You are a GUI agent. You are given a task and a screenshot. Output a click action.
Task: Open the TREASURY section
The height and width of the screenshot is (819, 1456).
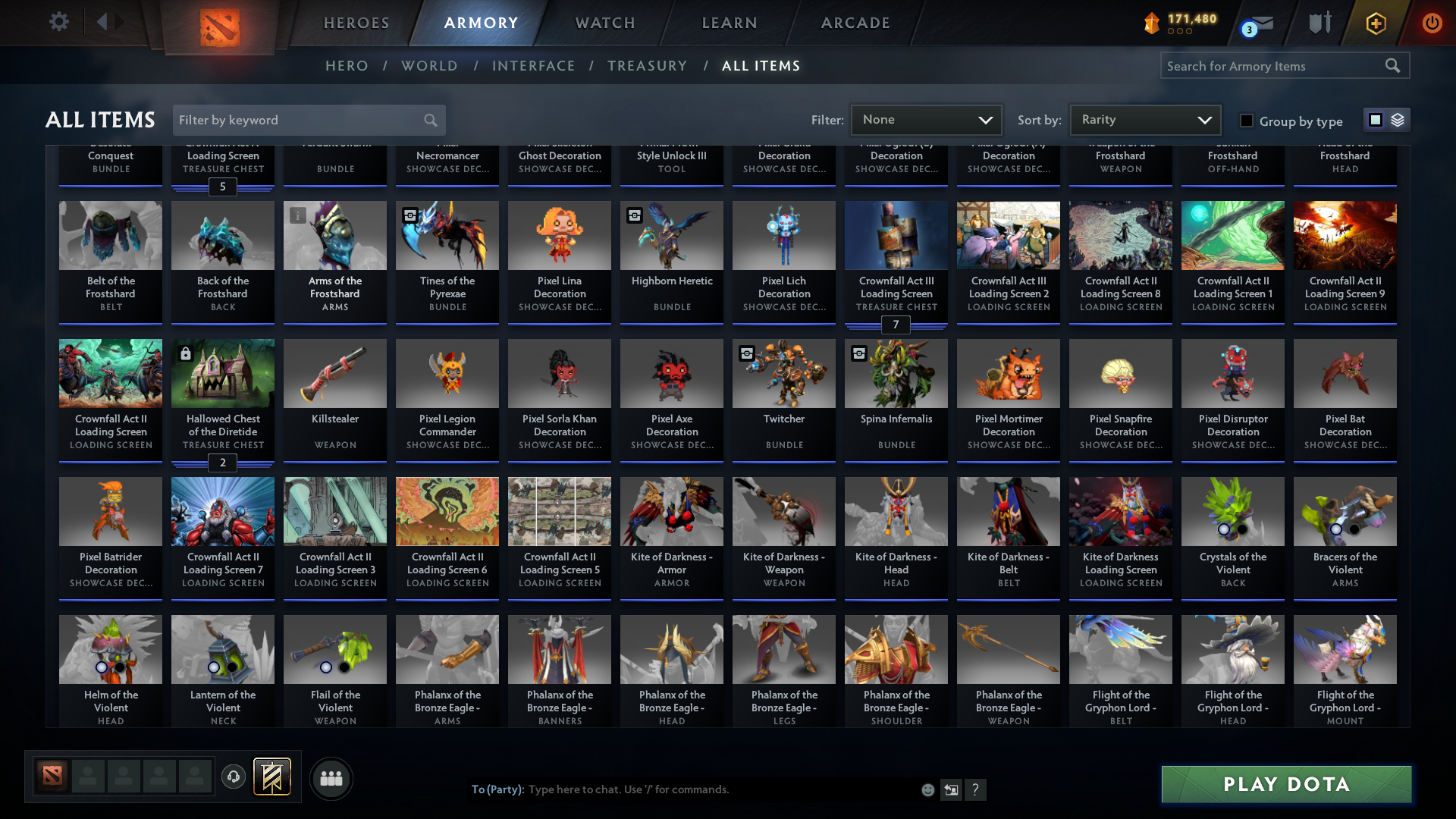tap(647, 66)
